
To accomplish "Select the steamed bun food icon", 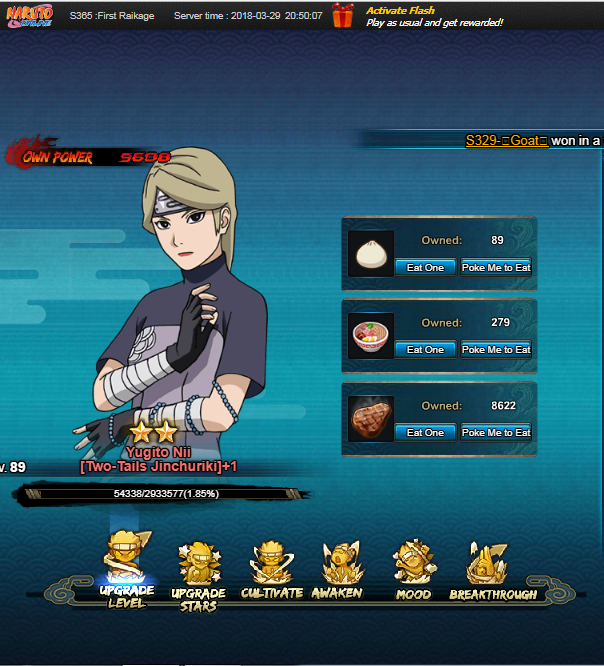I will pos(370,254).
